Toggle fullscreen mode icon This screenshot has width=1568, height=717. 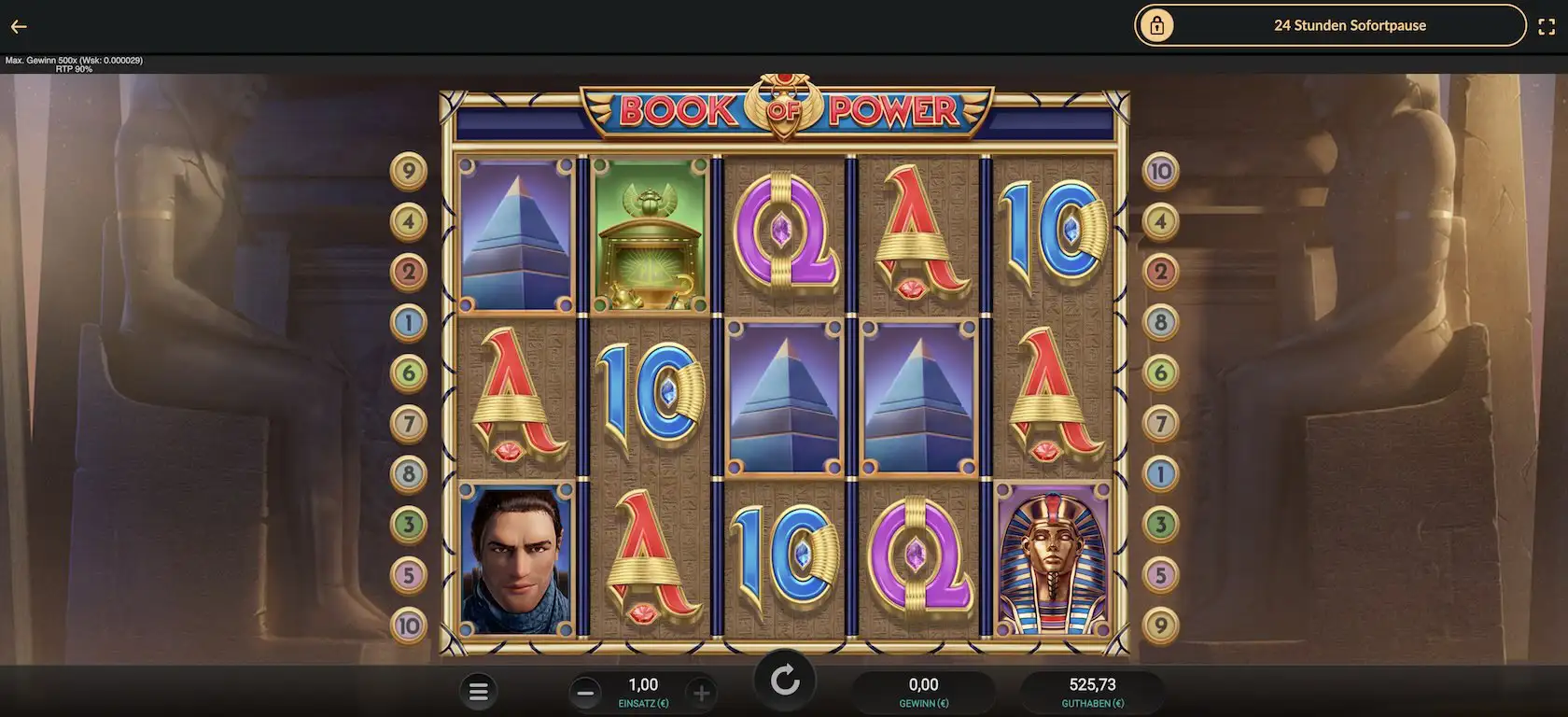coord(1547,27)
